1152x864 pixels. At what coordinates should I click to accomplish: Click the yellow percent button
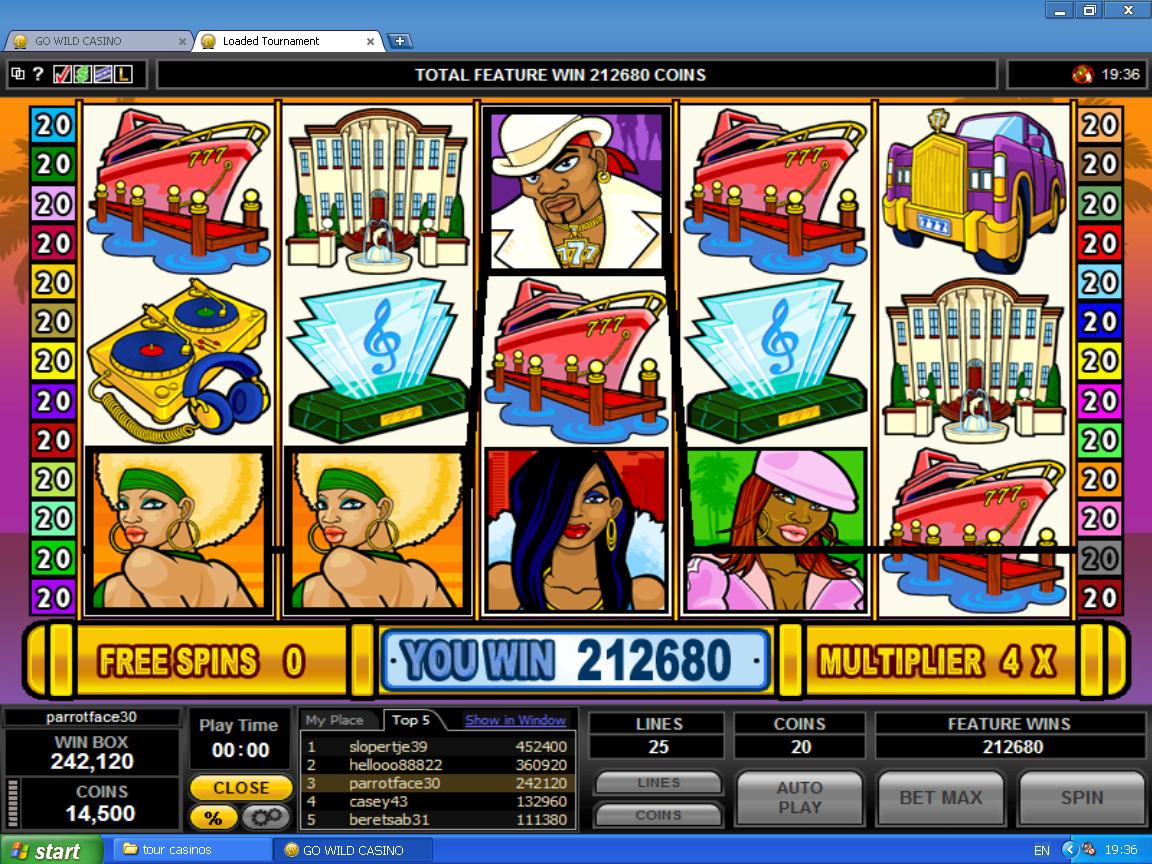click(x=213, y=817)
